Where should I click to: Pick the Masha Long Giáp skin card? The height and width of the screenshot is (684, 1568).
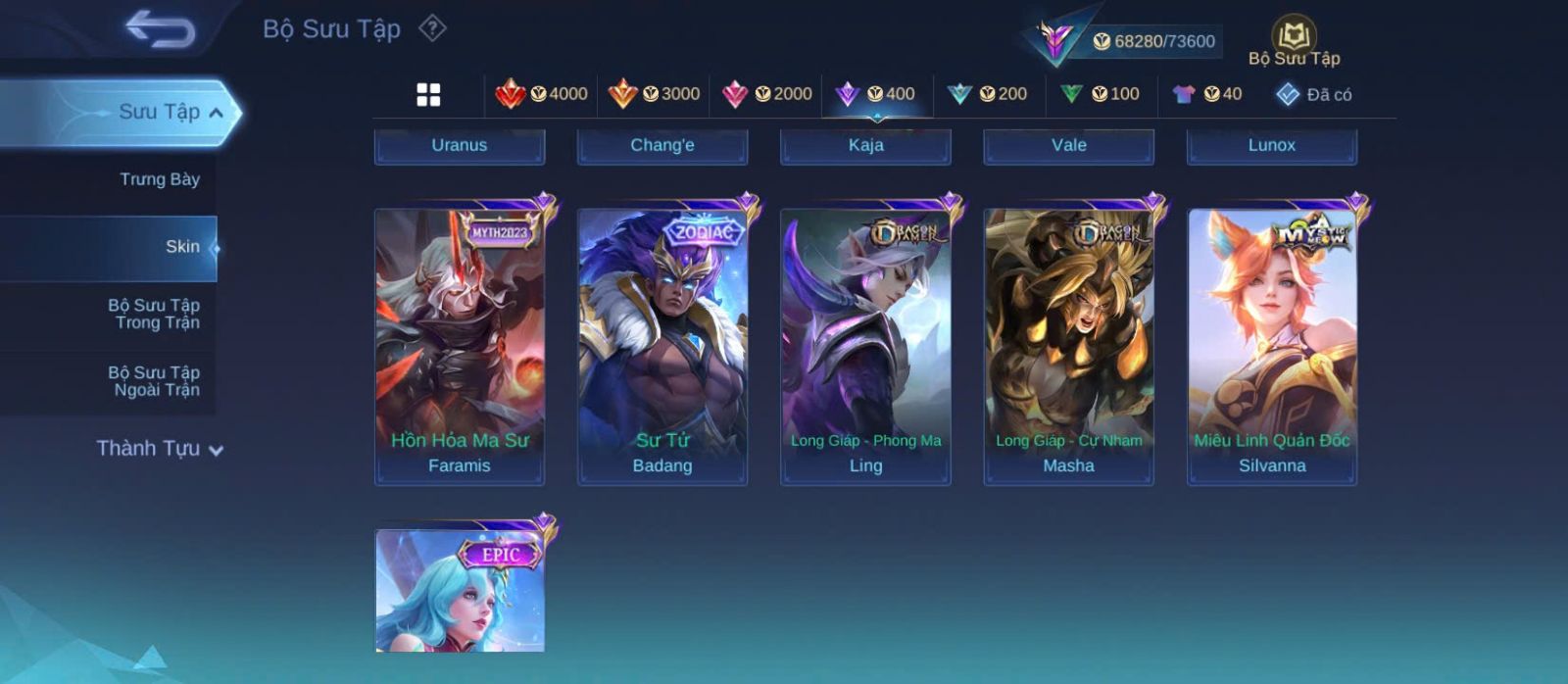[1069, 345]
